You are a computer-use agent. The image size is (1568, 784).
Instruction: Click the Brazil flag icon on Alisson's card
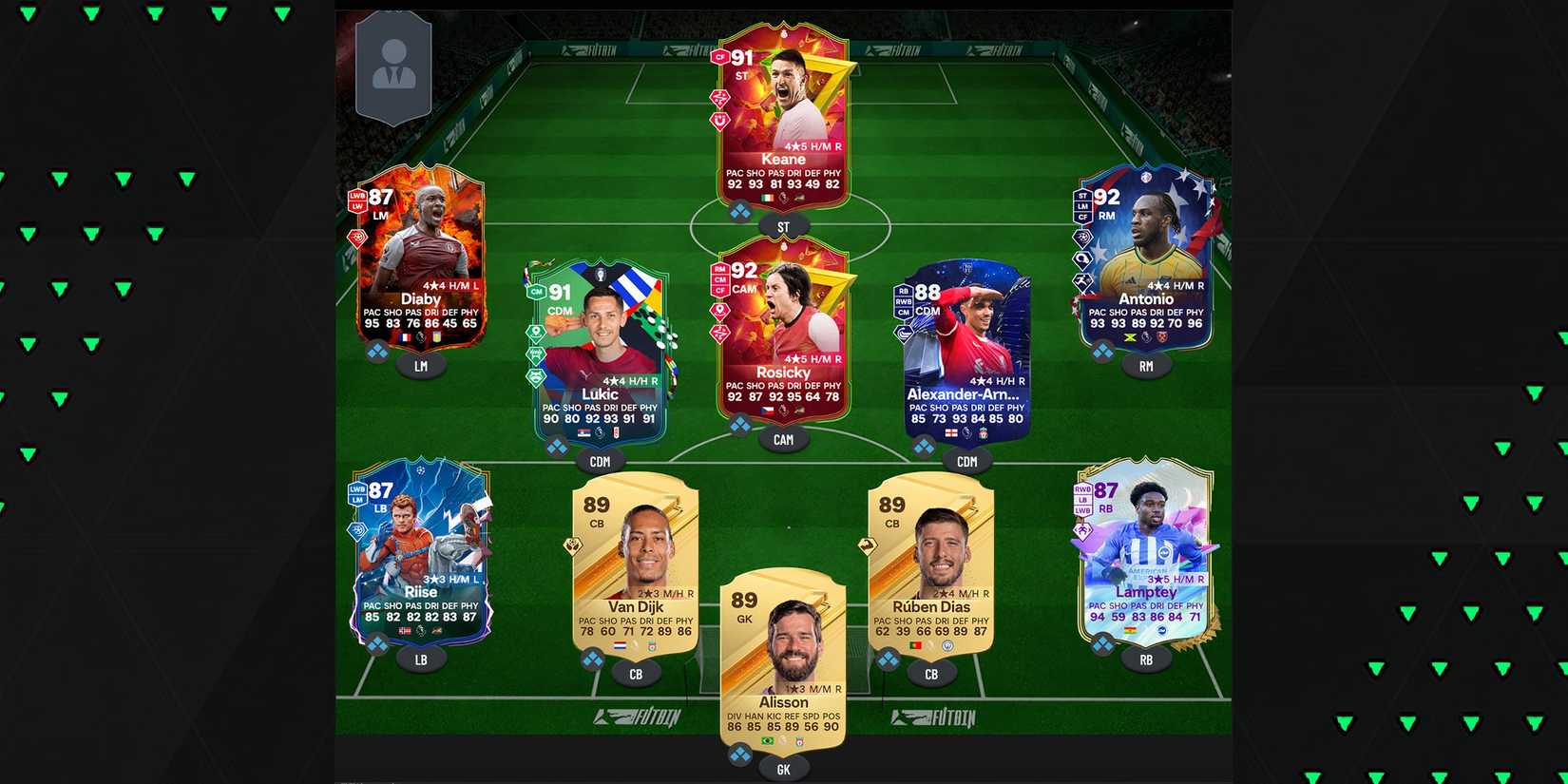point(767,740)
